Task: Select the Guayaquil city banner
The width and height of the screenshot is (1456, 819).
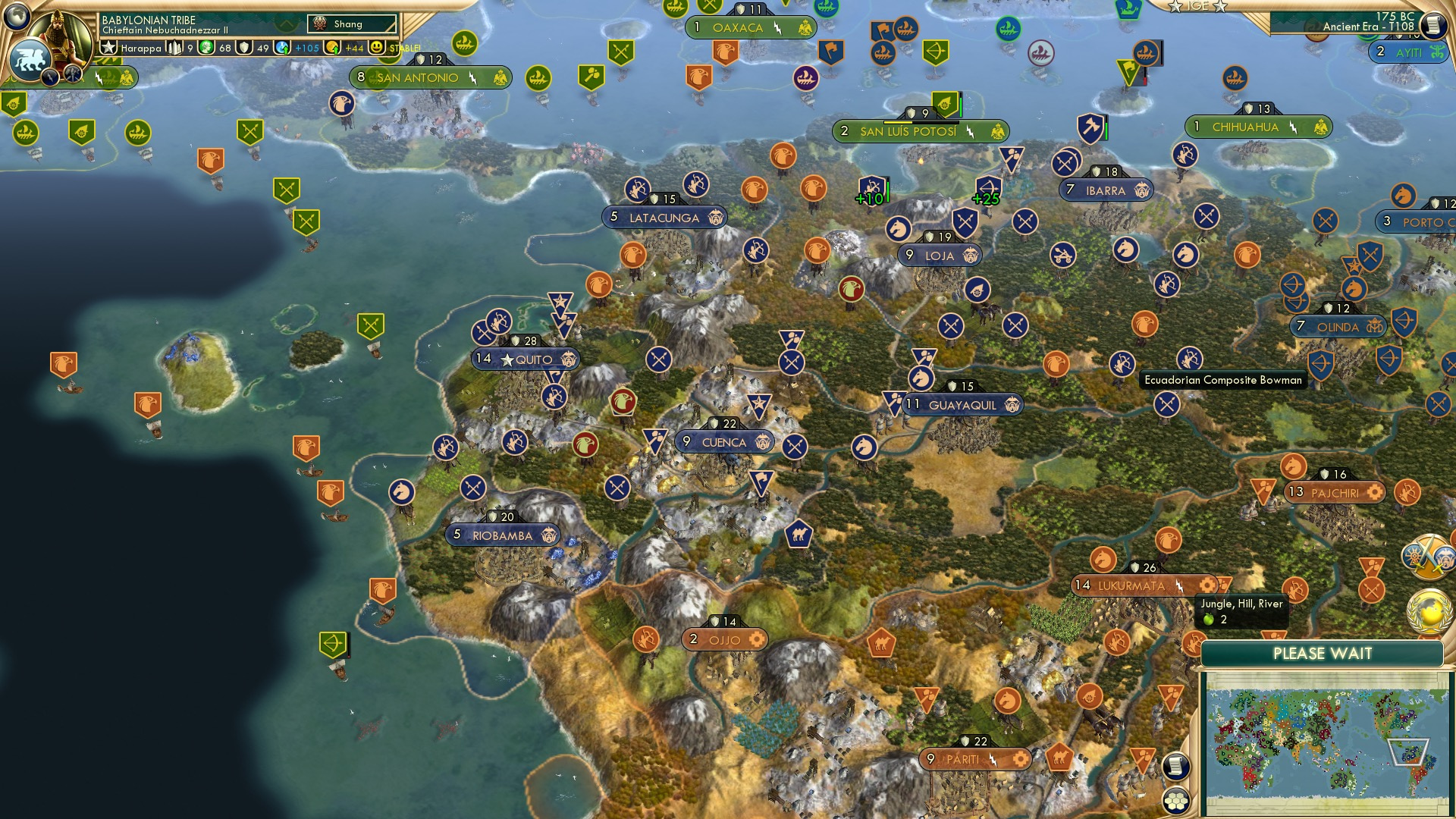Action: click(x=962, y=405)
